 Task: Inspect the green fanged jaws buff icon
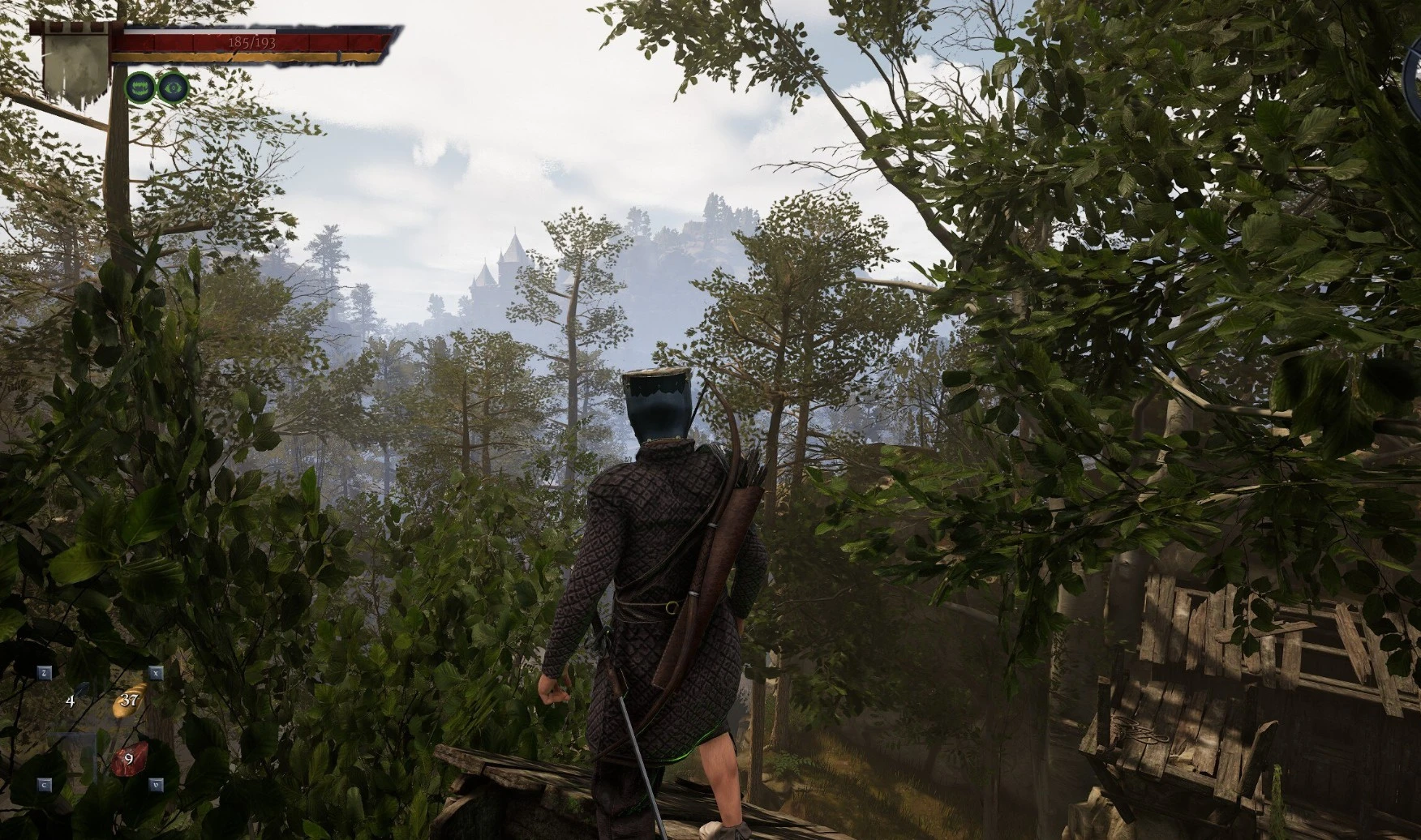(140, 87)
